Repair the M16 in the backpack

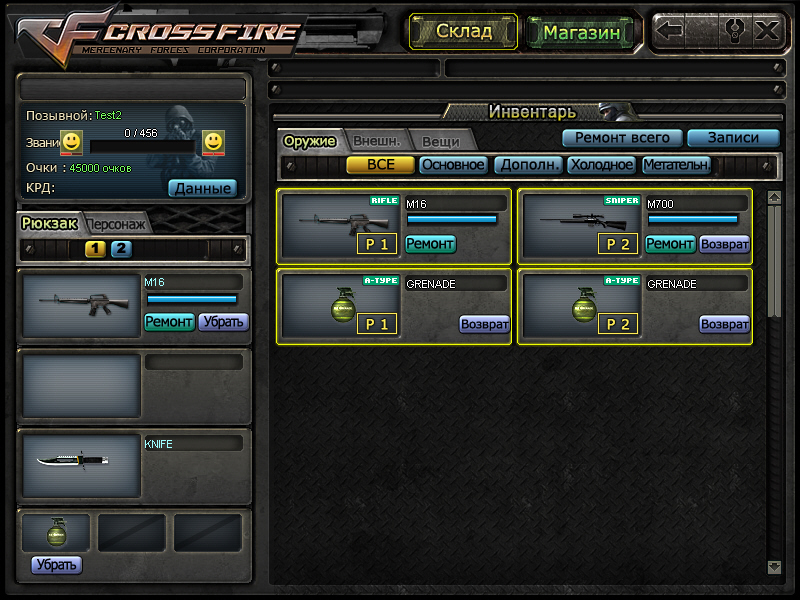coord(169,322)
